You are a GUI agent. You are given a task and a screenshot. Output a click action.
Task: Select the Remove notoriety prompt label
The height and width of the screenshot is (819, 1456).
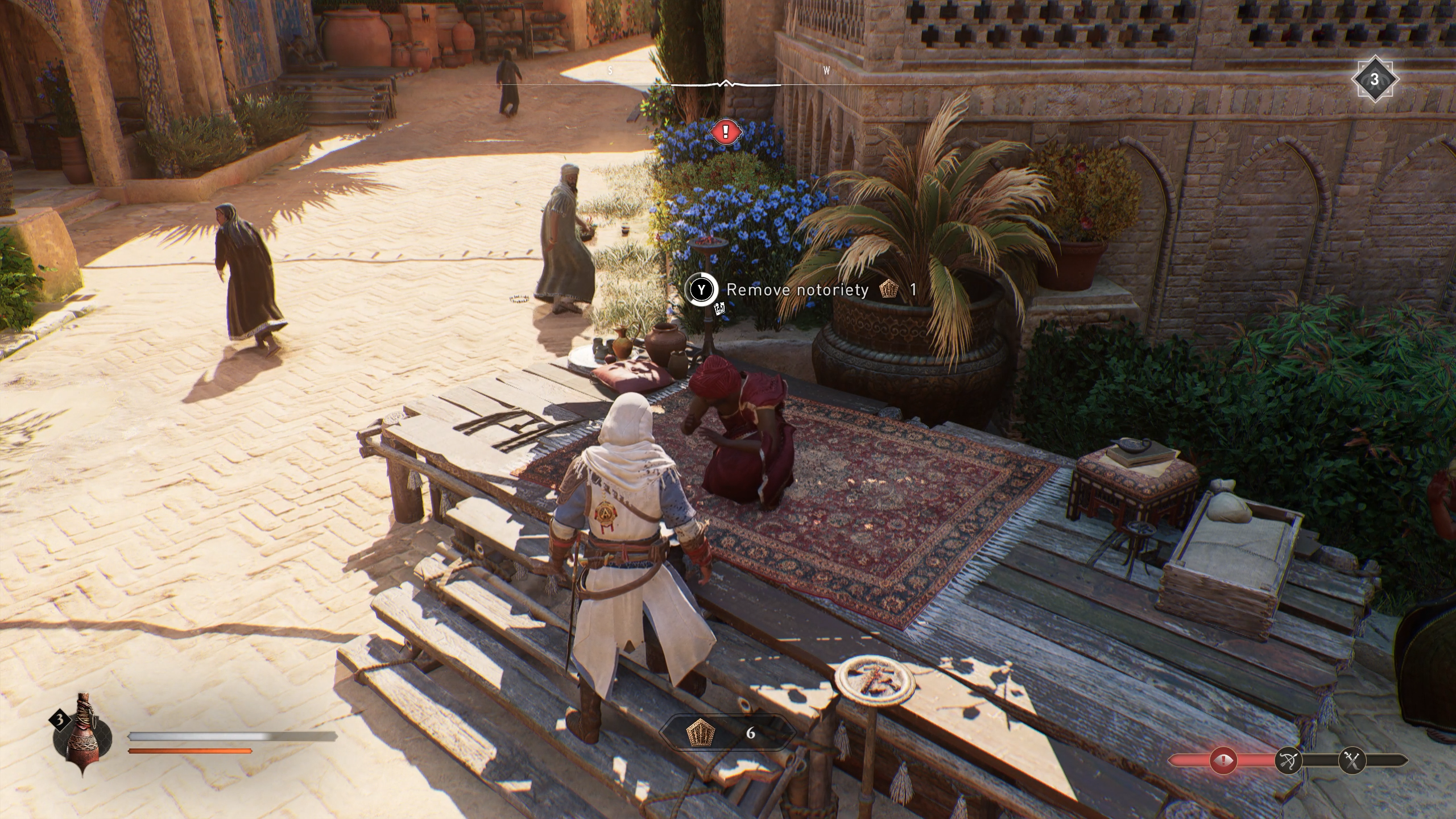click(797, 290)
